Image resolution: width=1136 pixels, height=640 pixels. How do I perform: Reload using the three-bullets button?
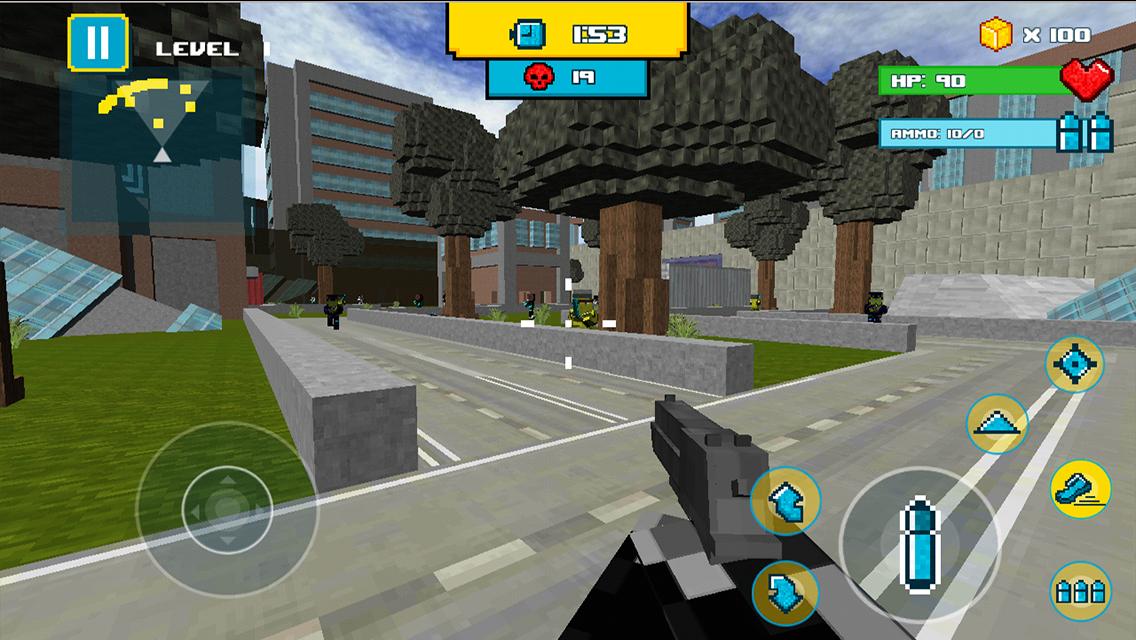pyautogui.click(x=1081, y=591)
